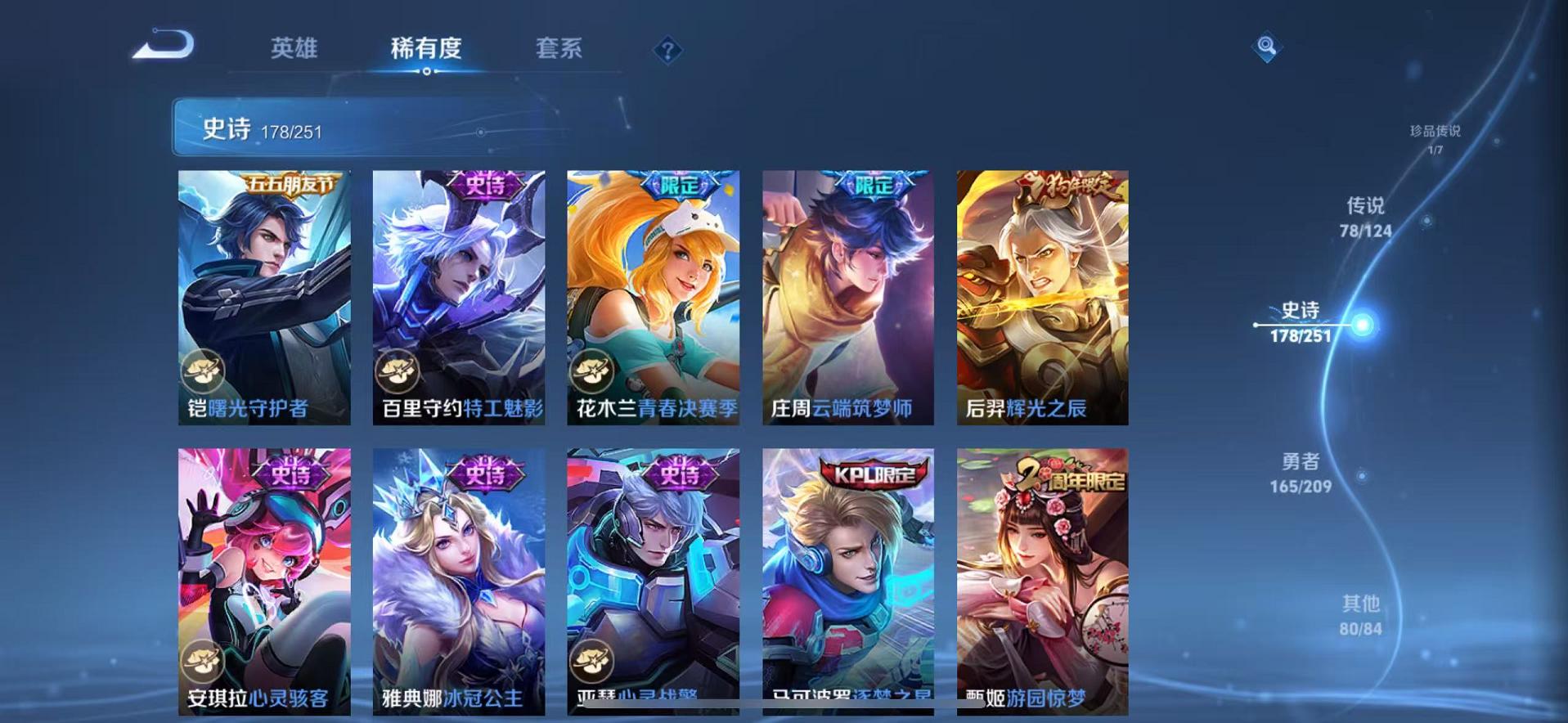Screen dimensions: 1568x723
Task: Click the badge icon on 花木兰 青春决赛季 card
Action: (x=590, y=371)
